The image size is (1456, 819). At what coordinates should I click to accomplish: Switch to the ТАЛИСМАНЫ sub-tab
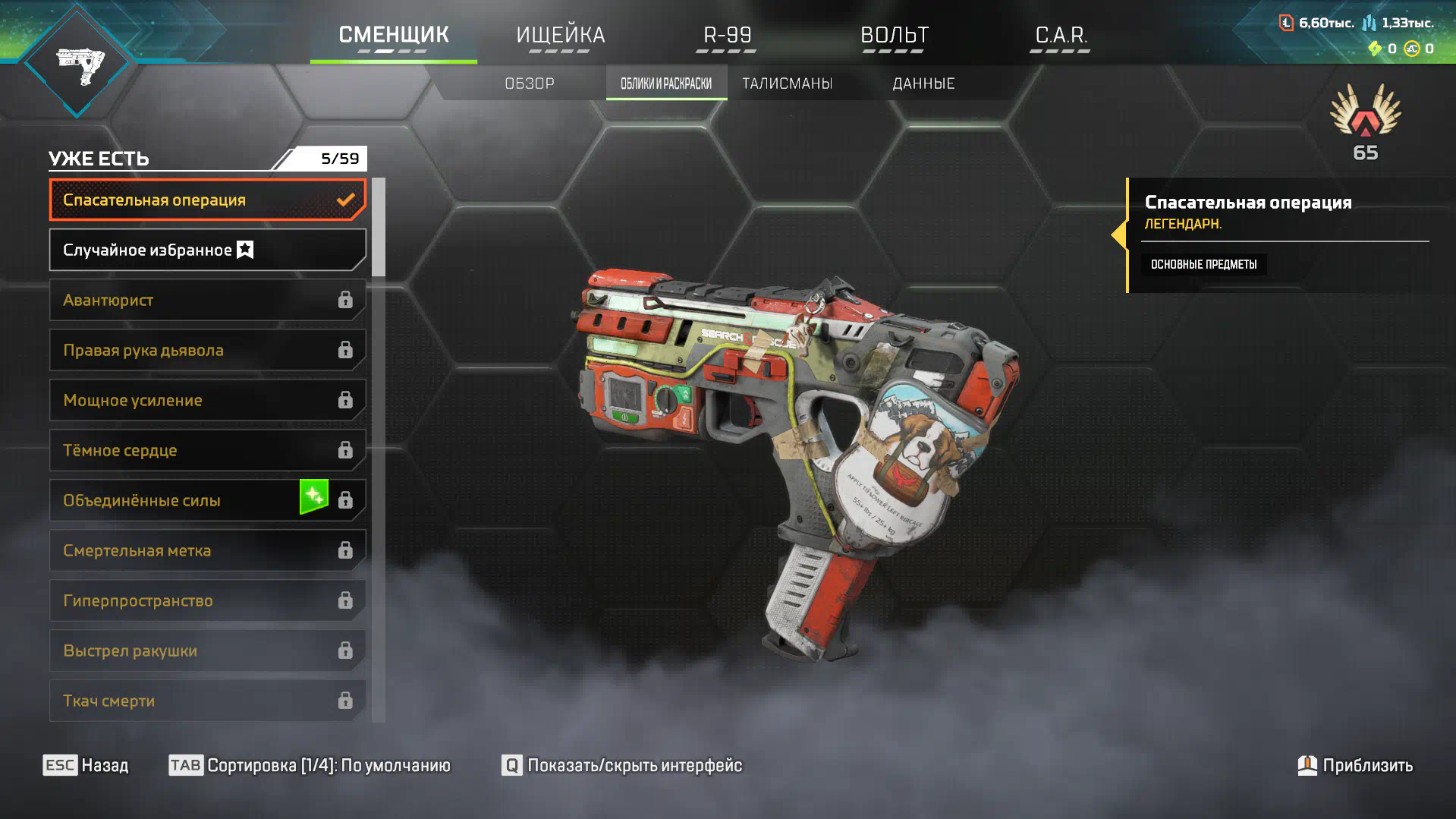[x=787, y=83]
